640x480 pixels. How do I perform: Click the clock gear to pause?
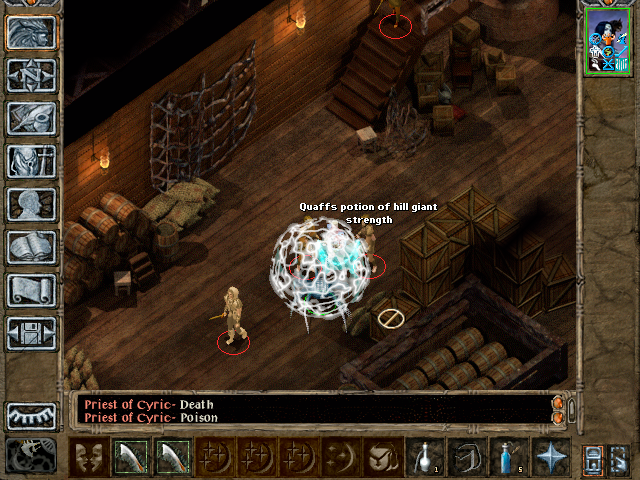point(31,455)
